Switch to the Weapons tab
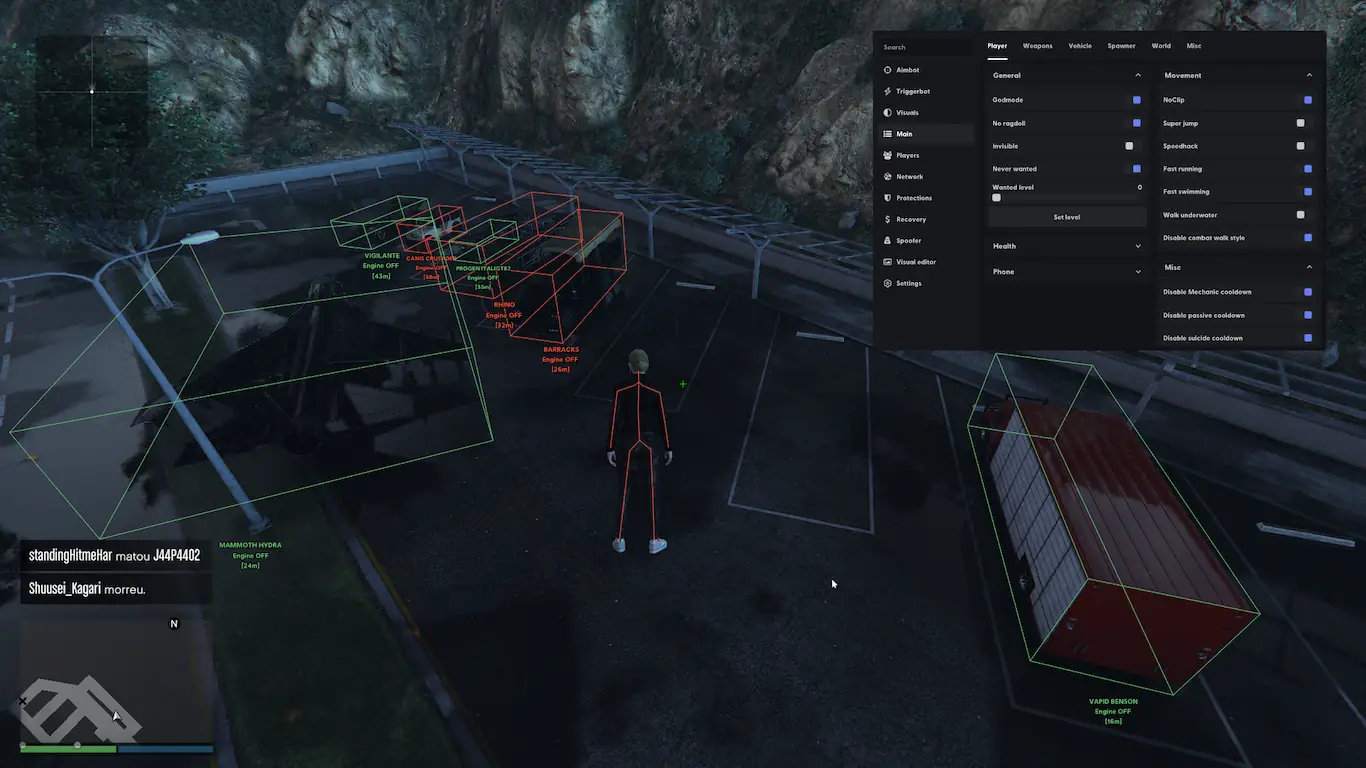Image resolution: width=1366 pixels, height=768 pixels. (x=1037, y=46)
